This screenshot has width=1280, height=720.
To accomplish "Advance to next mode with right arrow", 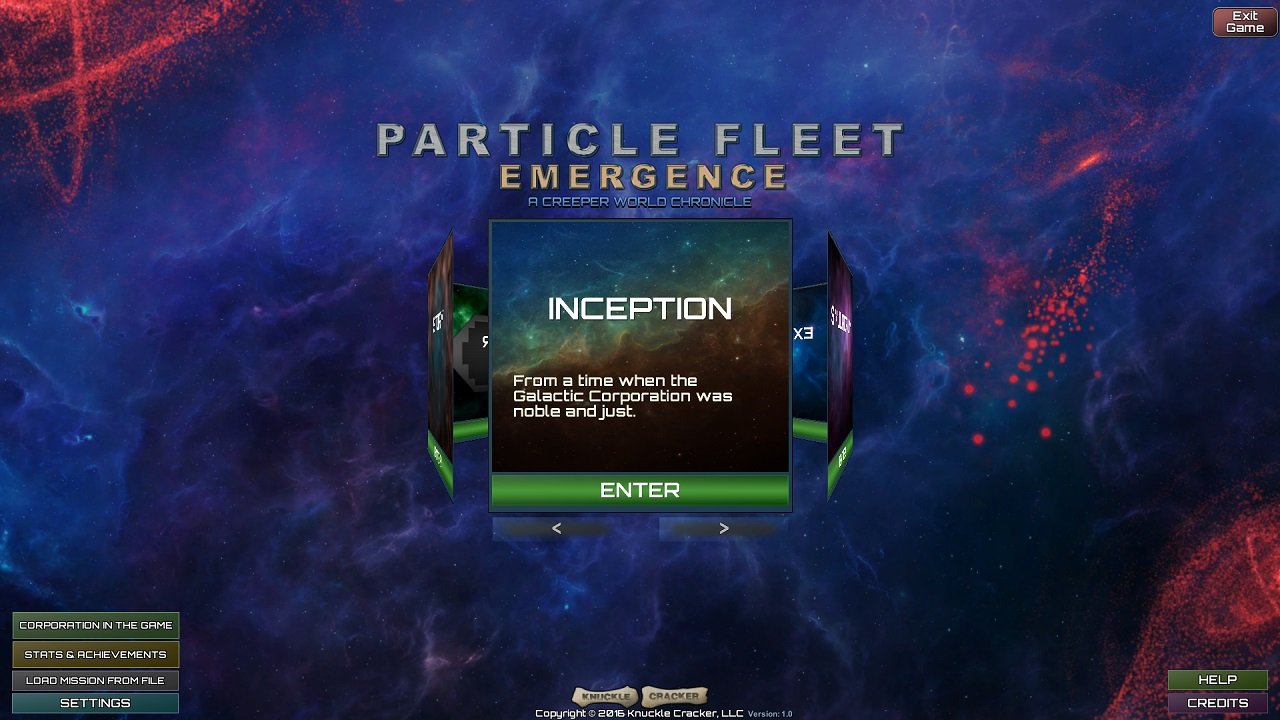I will tap(723, 529).
